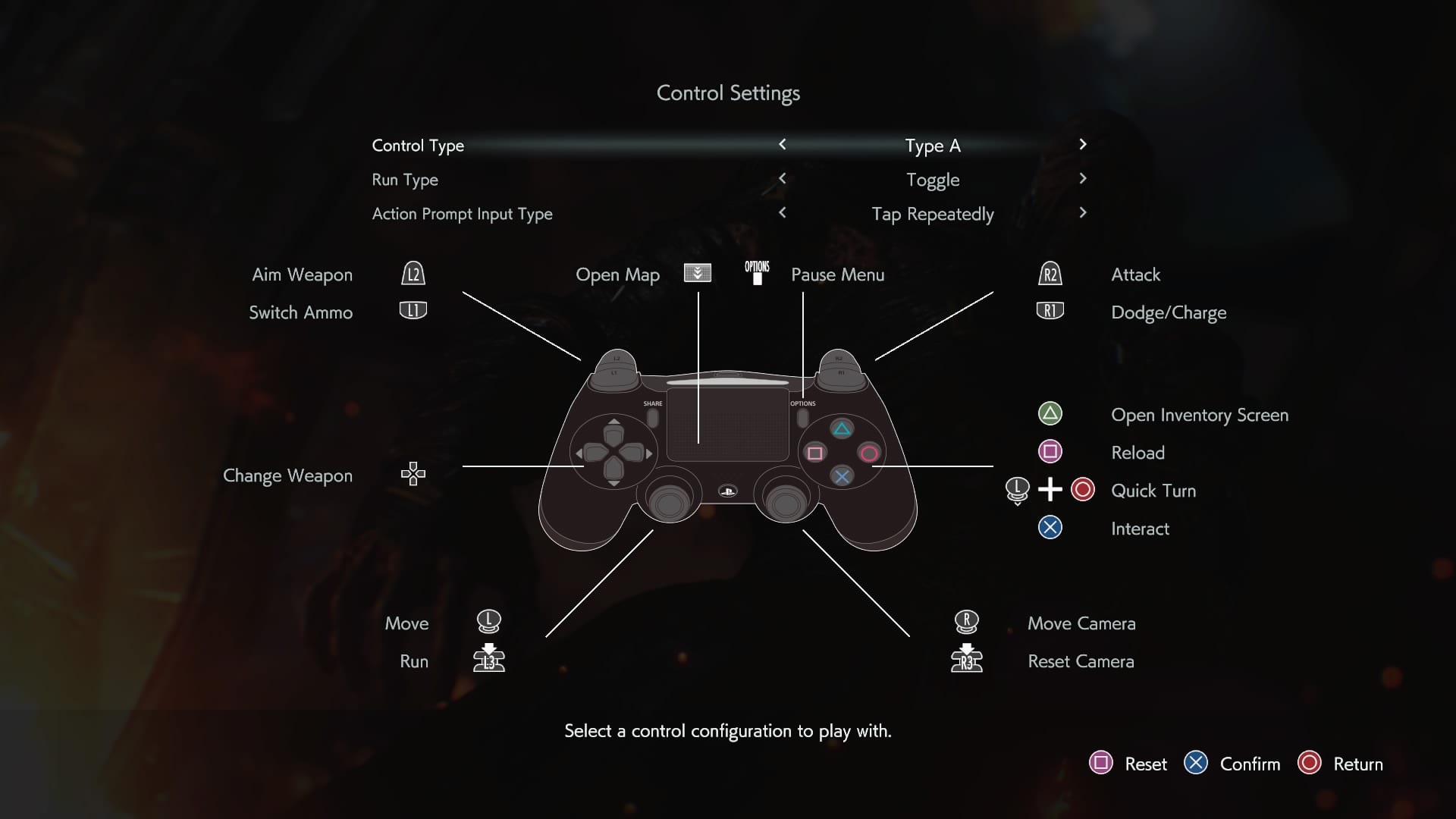Click the D-pad Change Weapon icon

coord(413,475)
